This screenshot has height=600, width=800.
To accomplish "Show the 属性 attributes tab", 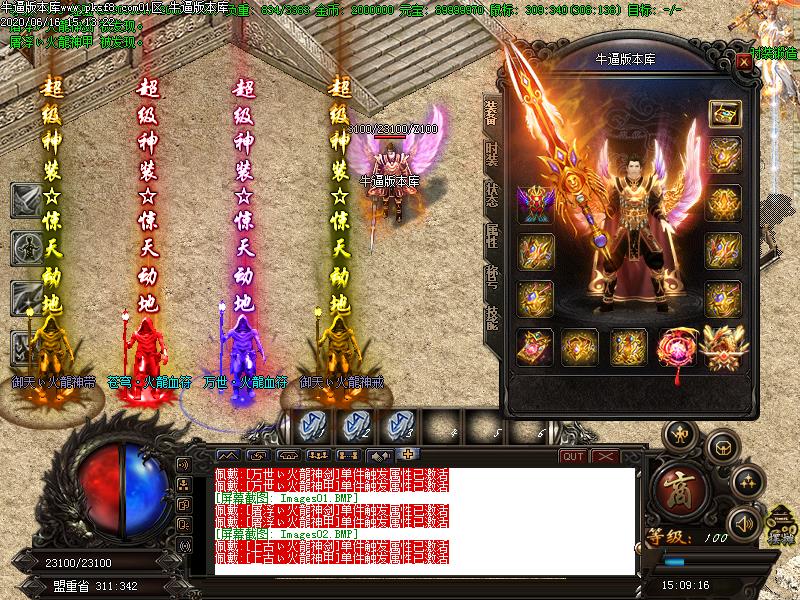I will [x=492, y=238].
